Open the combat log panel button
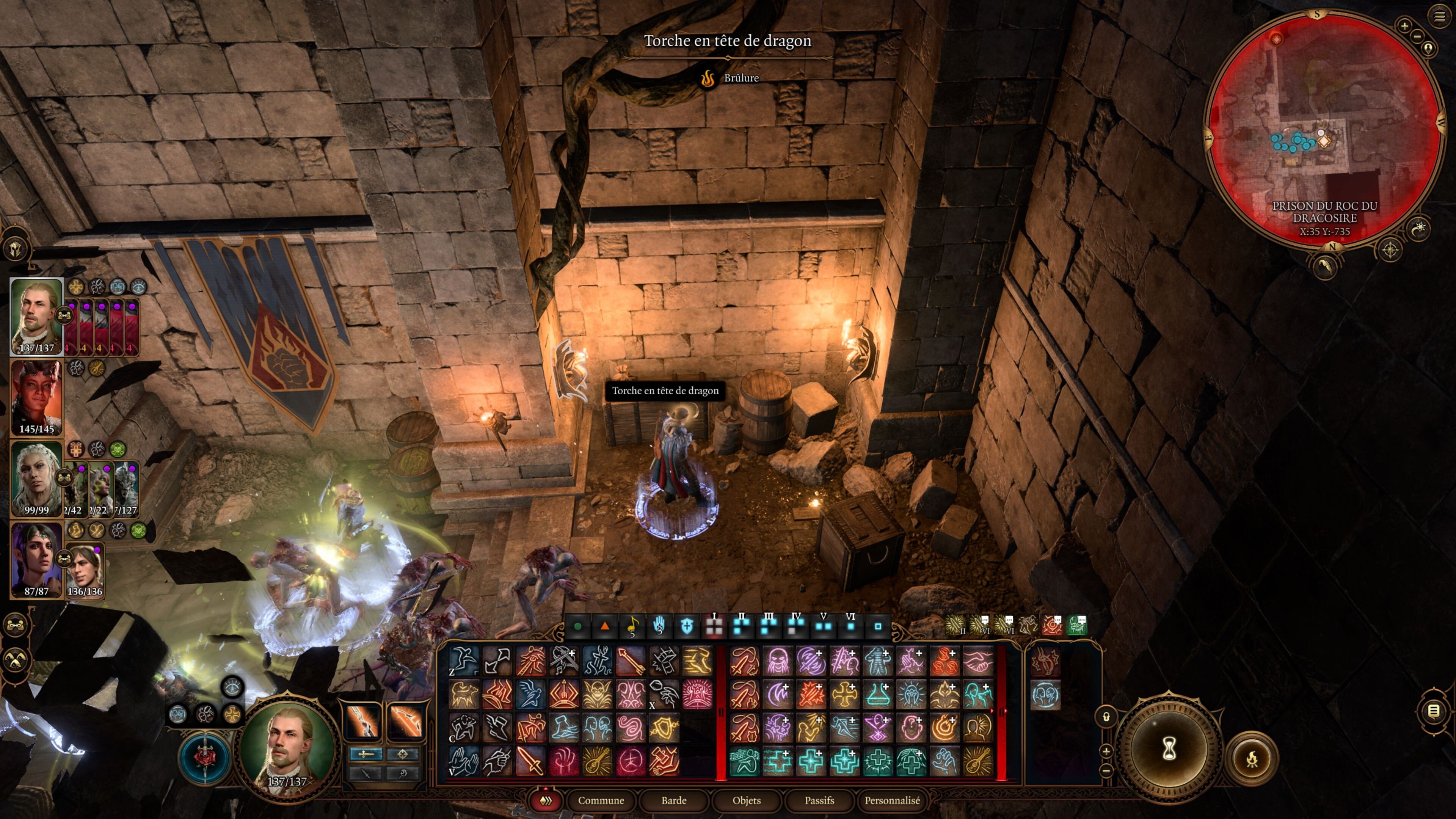This screenshot has height=819, width=1456. click(x=1433, y=711)
